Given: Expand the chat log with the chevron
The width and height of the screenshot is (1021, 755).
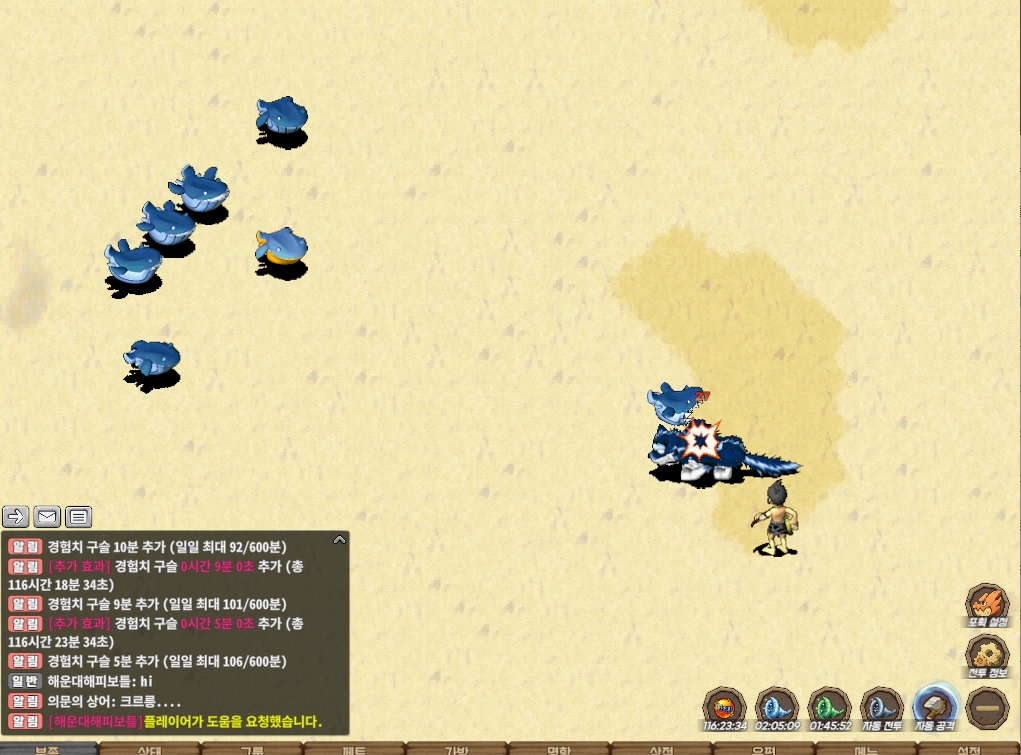Looking at the screenshot, I should pos(339,540).
